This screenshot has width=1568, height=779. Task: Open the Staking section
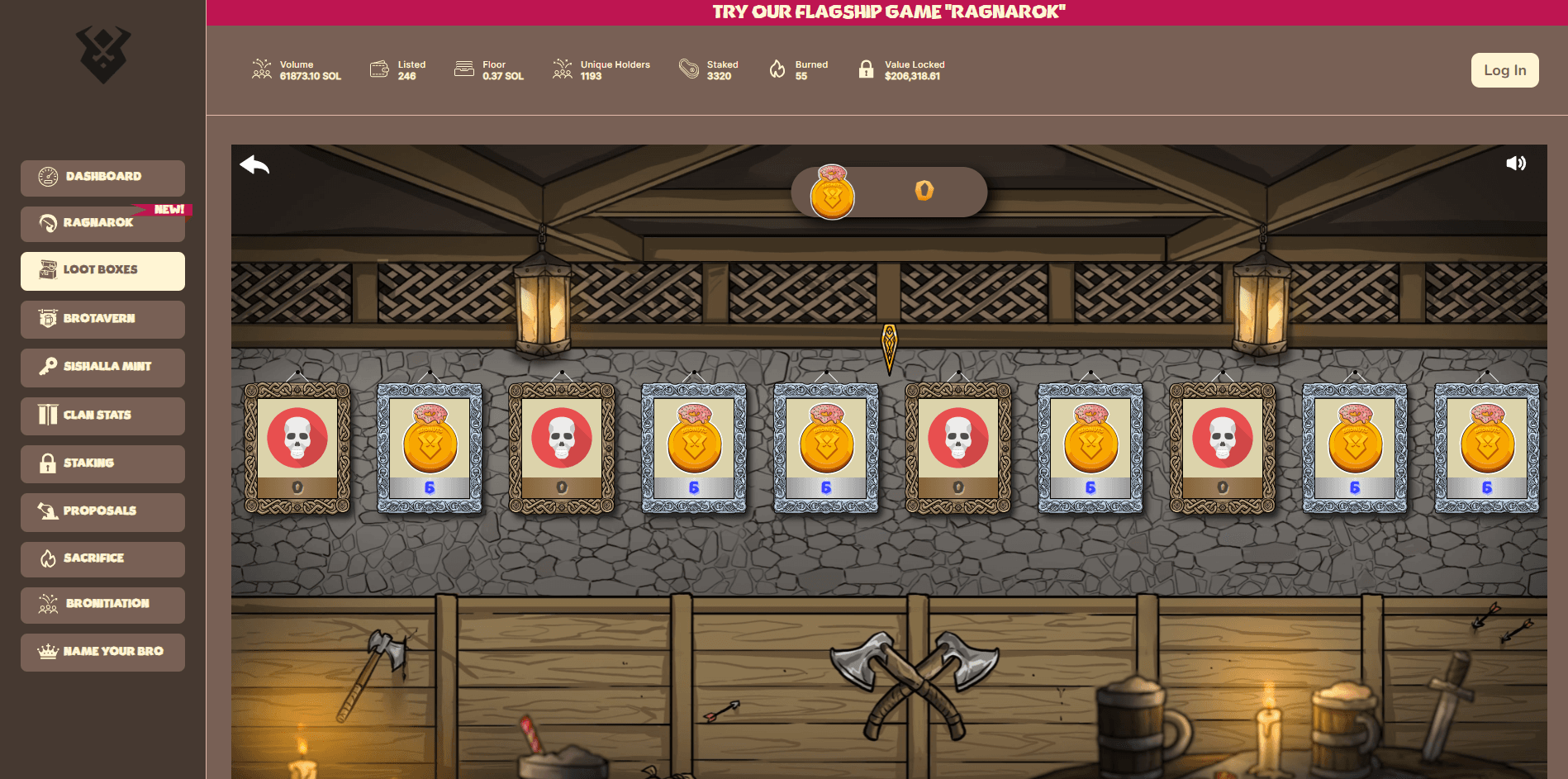[102, 463]
